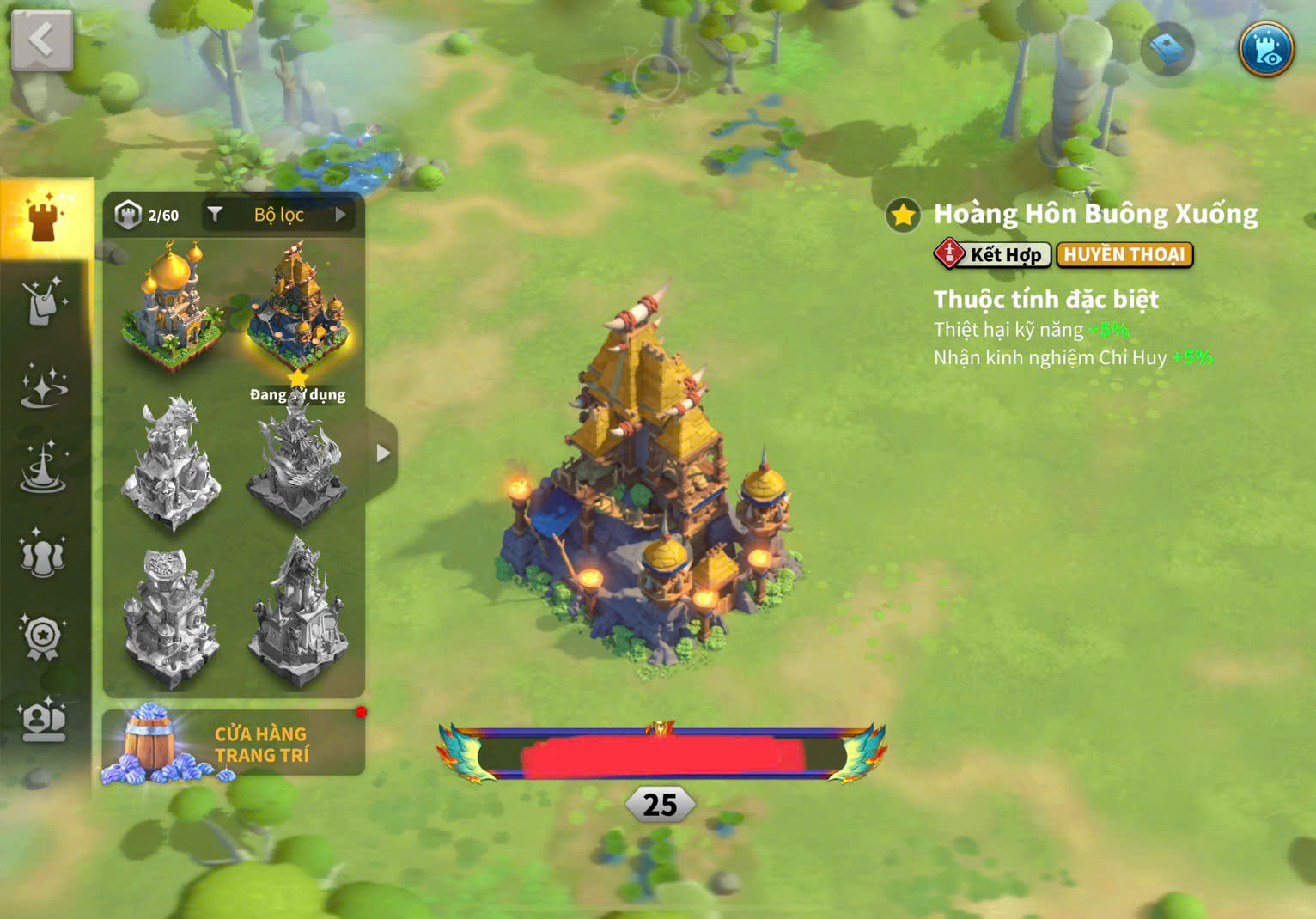Select the avatar portrait frame tab
The image size is (1316, 919).
44,720
